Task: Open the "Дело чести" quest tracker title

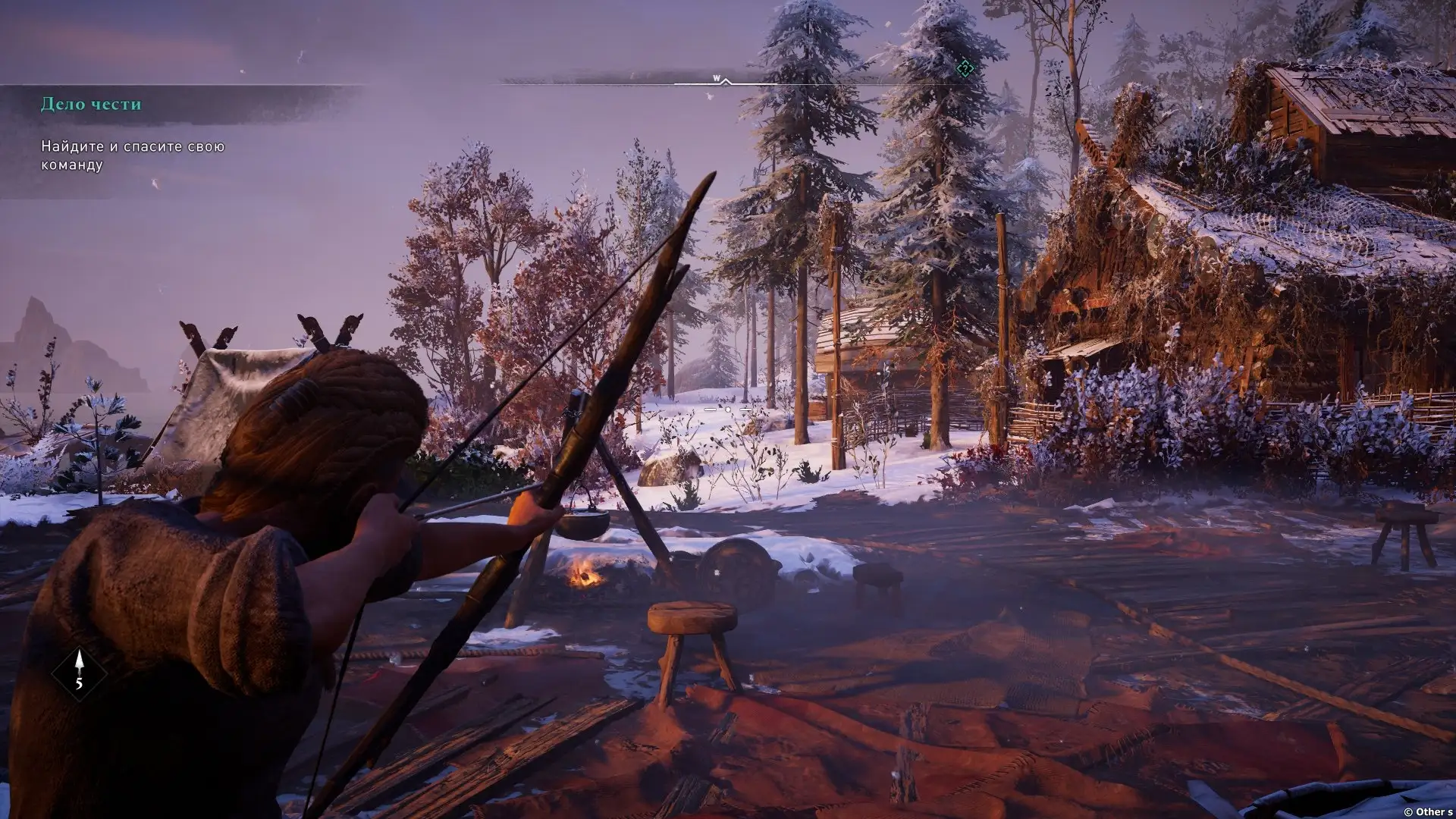Action: coord(91,104)
